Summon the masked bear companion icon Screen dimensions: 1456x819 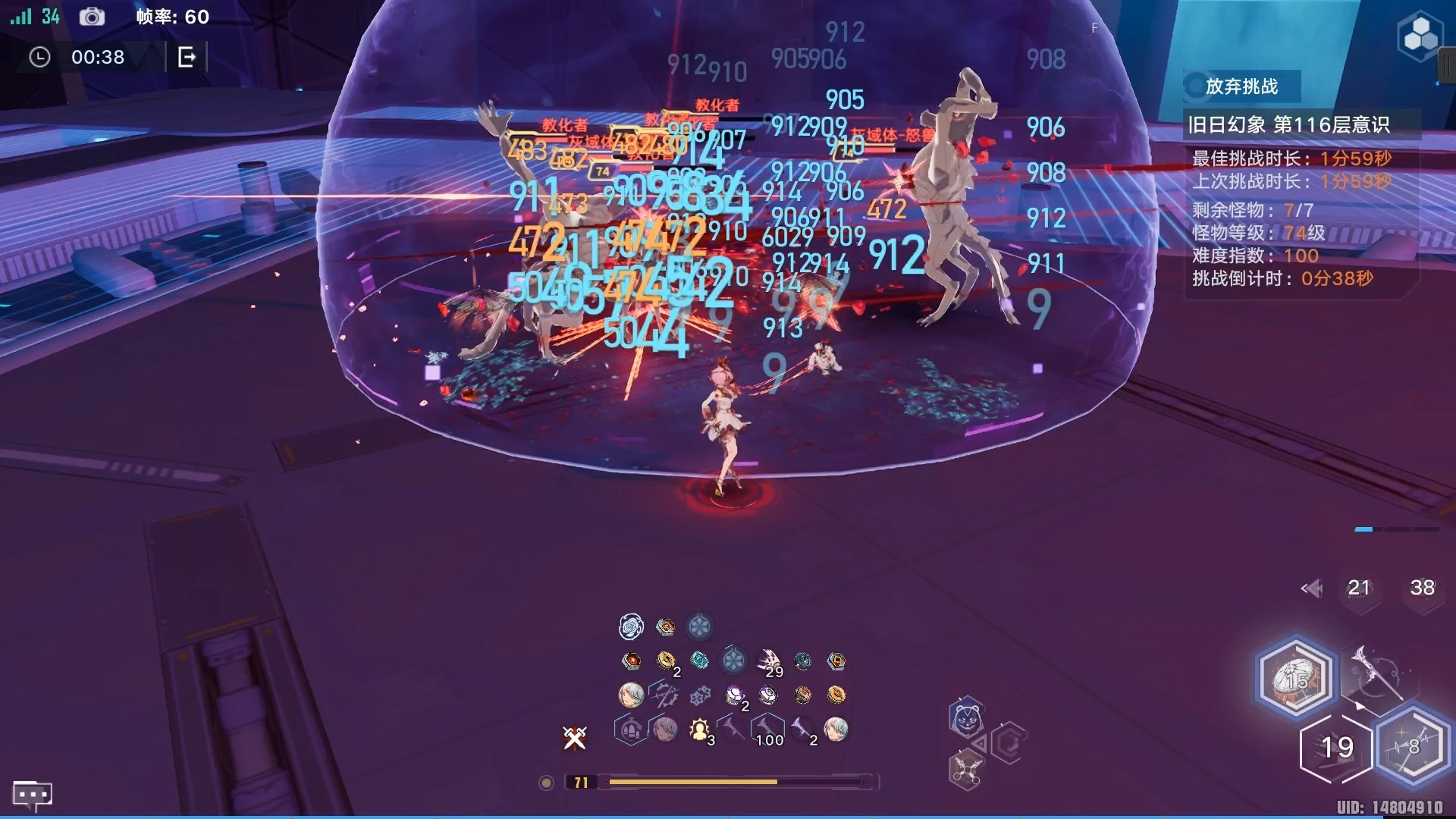(x=966, y=718)
